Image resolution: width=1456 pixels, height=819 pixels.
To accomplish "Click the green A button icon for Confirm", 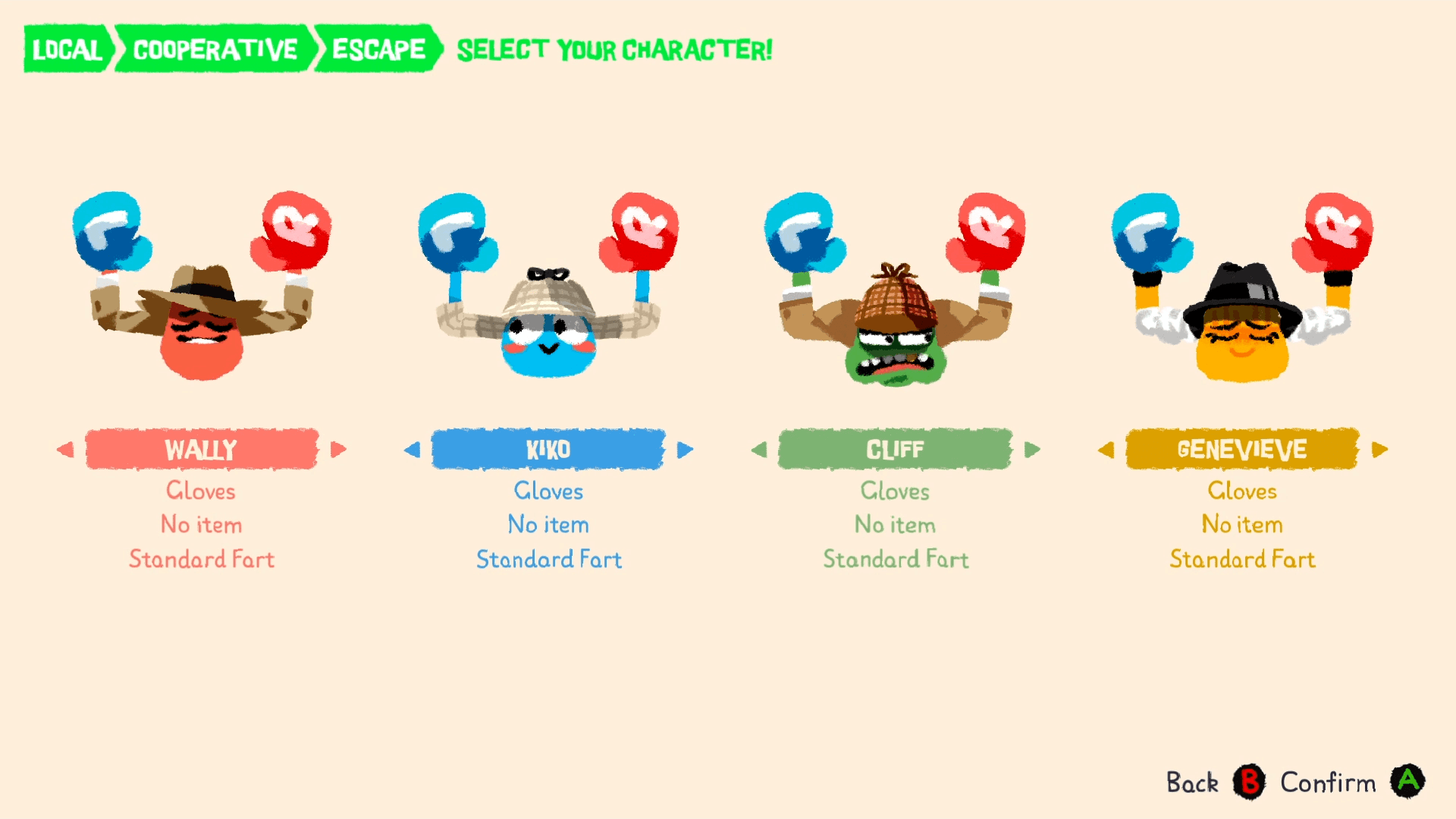I will (1410, 783).
